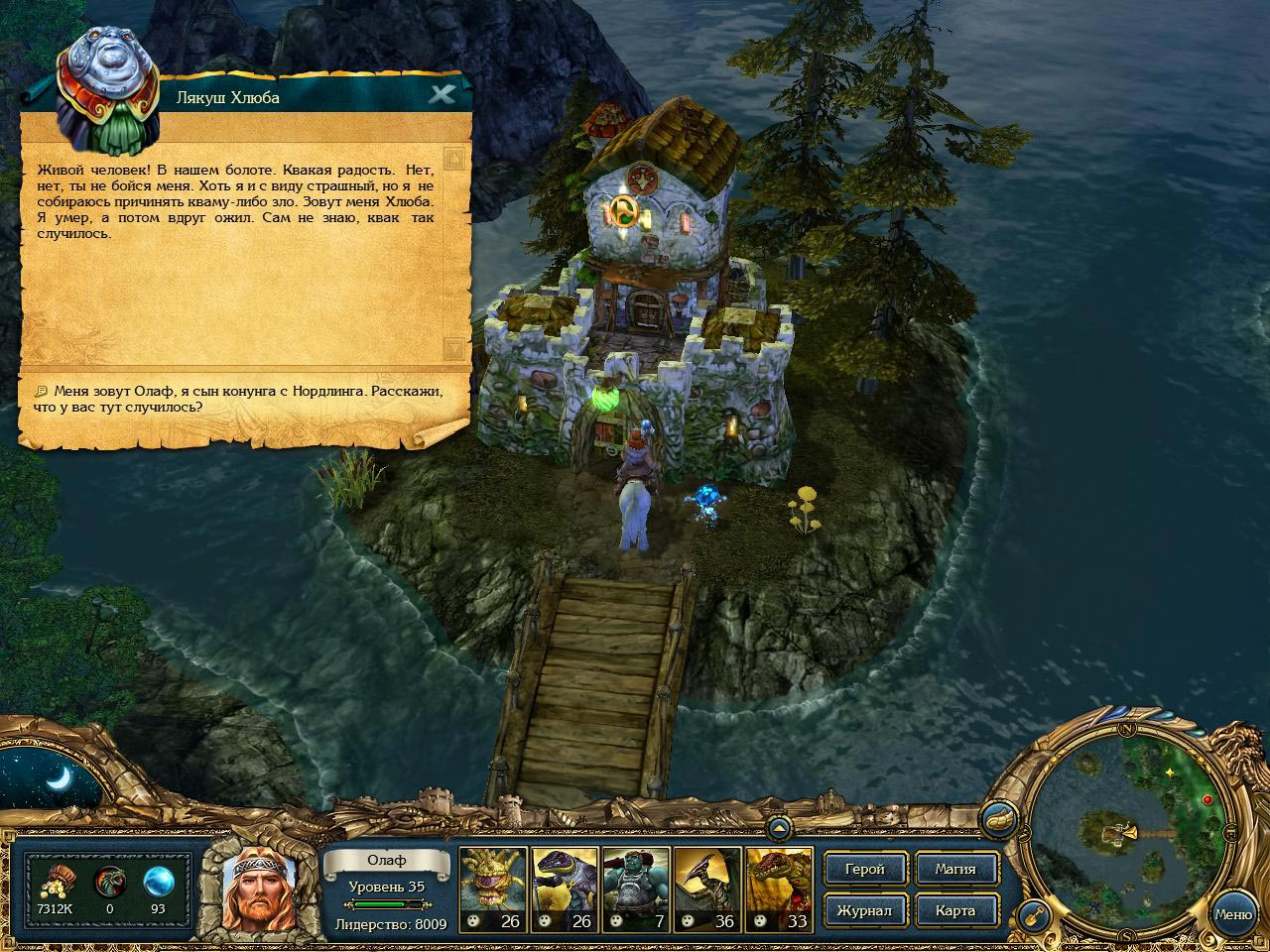The width and height of the screenshot is (1270, 952).
Task: Expand the panel with the up-arrow button
Action: (780, 827)
